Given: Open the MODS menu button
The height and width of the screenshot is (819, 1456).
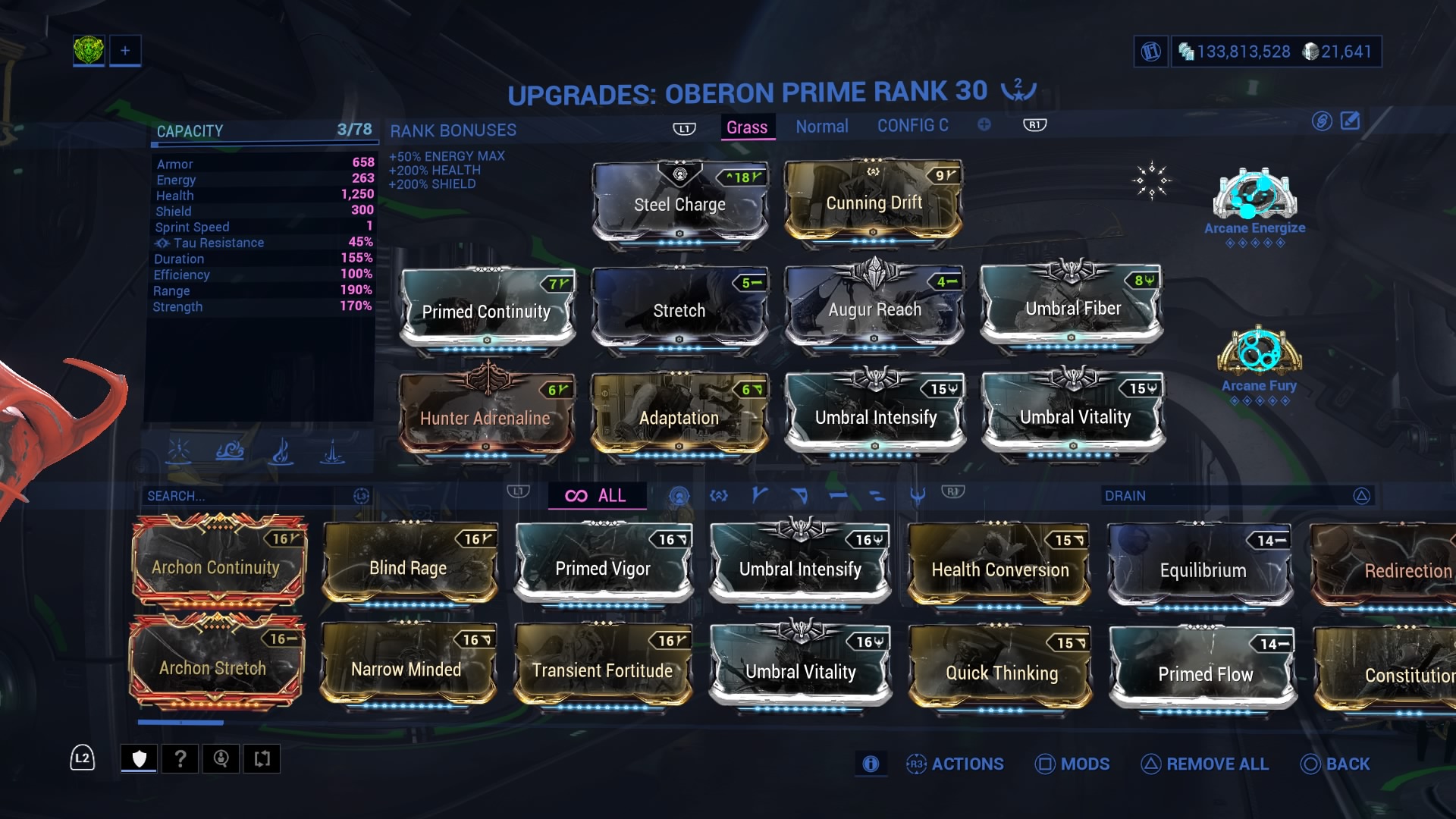Looking at the screenshot, I should [x=1072, y=764].
